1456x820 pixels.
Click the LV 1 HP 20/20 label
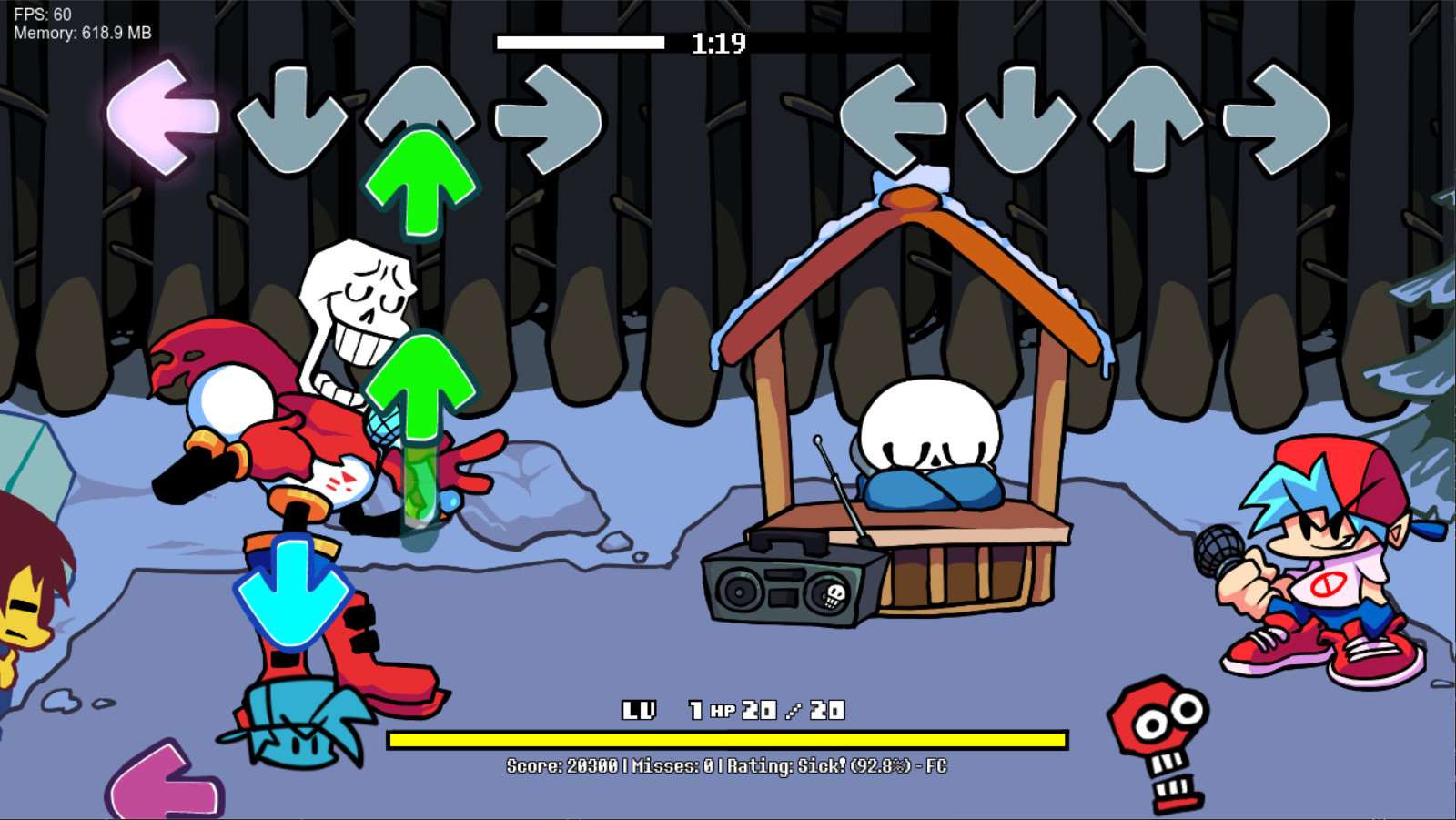[733, 708]
